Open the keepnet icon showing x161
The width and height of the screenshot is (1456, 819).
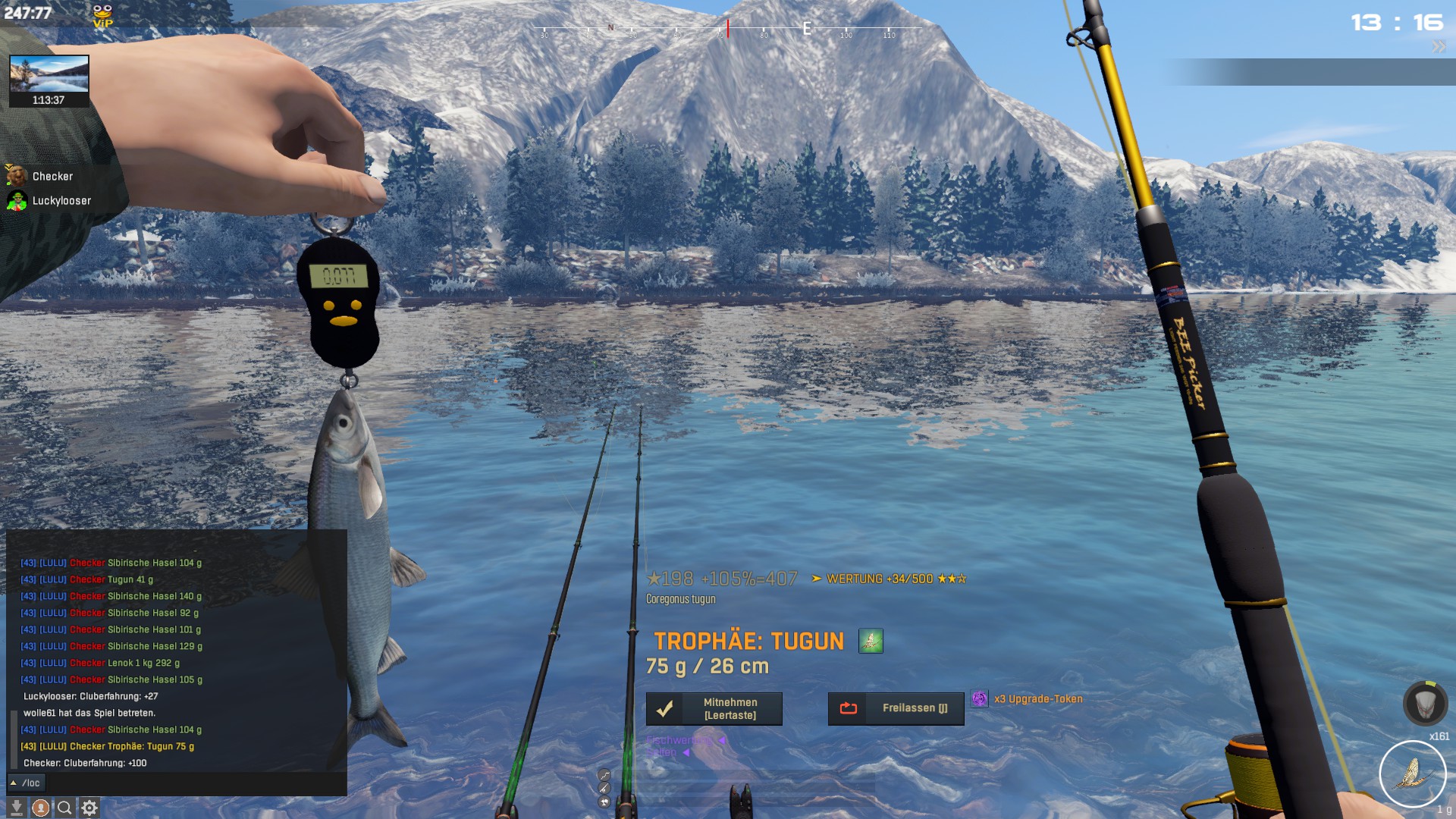pyautogui.click(x=1425, y=704)
